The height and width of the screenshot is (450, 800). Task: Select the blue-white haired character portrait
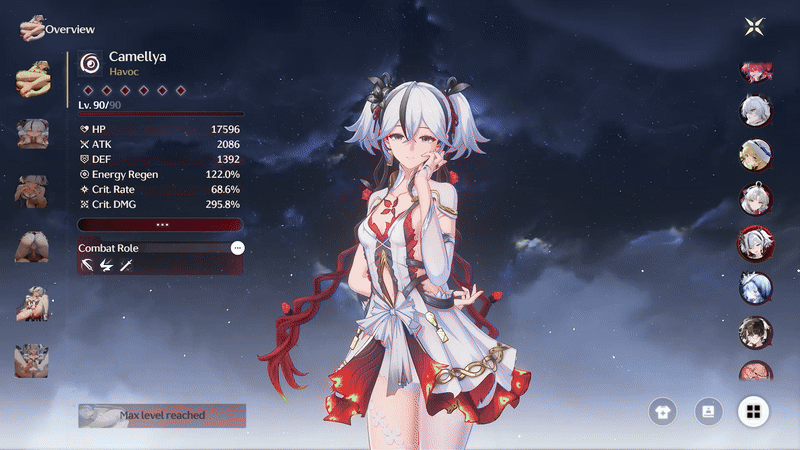pos(754,287)
